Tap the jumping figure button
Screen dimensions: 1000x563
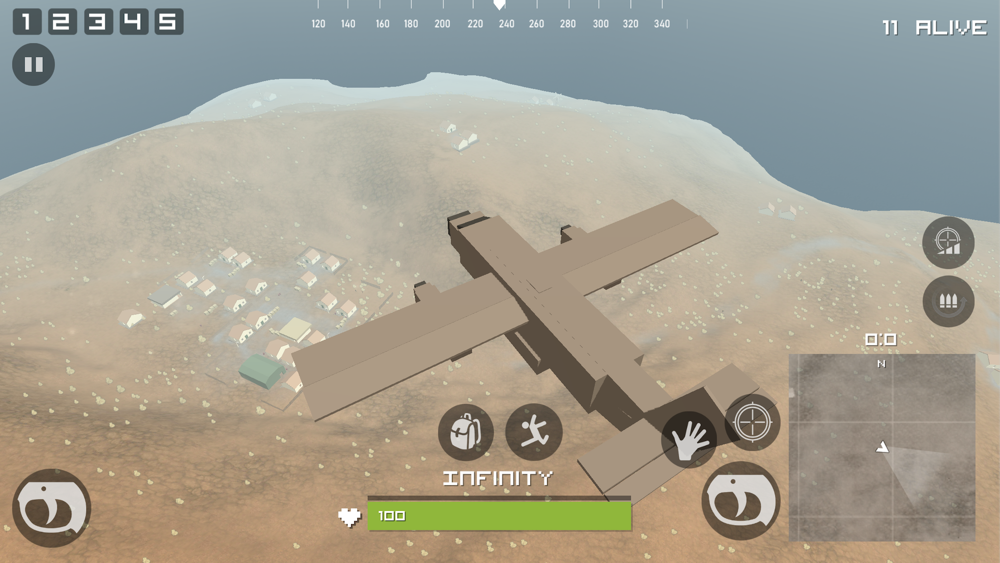tap(534, 432)
